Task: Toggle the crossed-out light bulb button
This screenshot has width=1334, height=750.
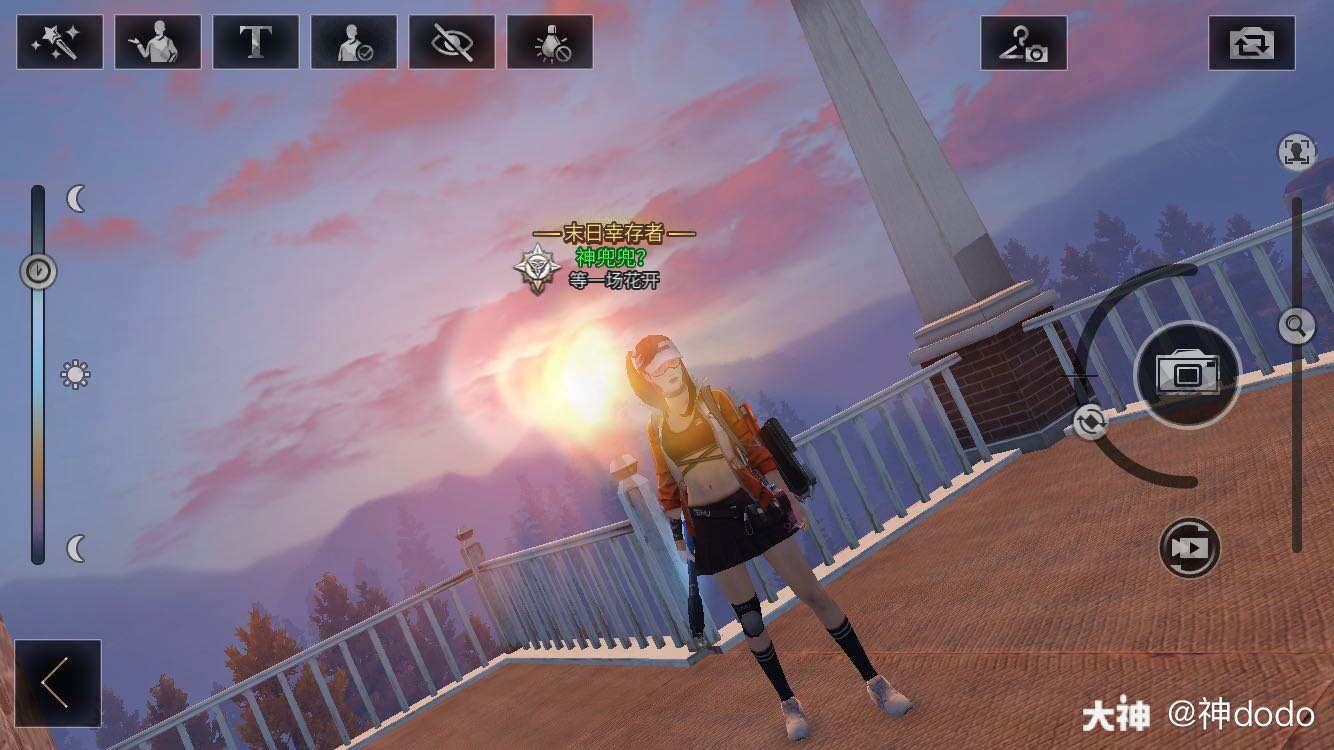Action: 549,42
